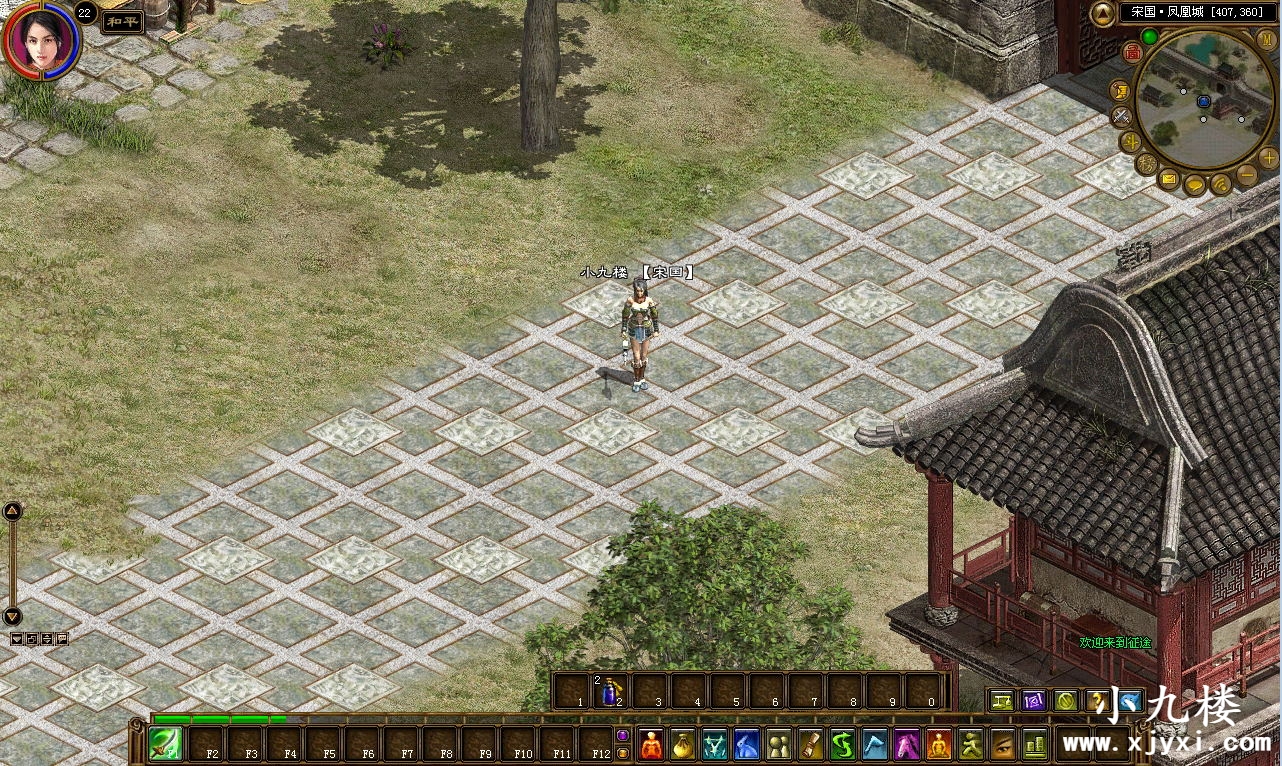Open the quest scroll icon beside minimap
Screen dimensions: 1282x766
point(1120,91)
